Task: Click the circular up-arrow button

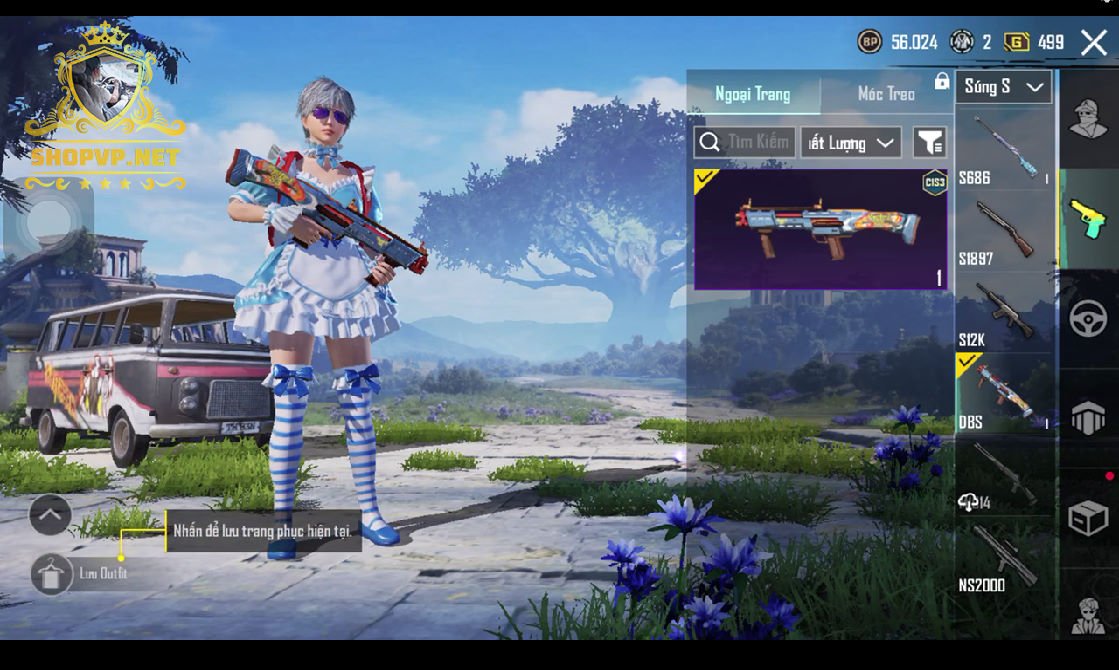Action: 50,515
